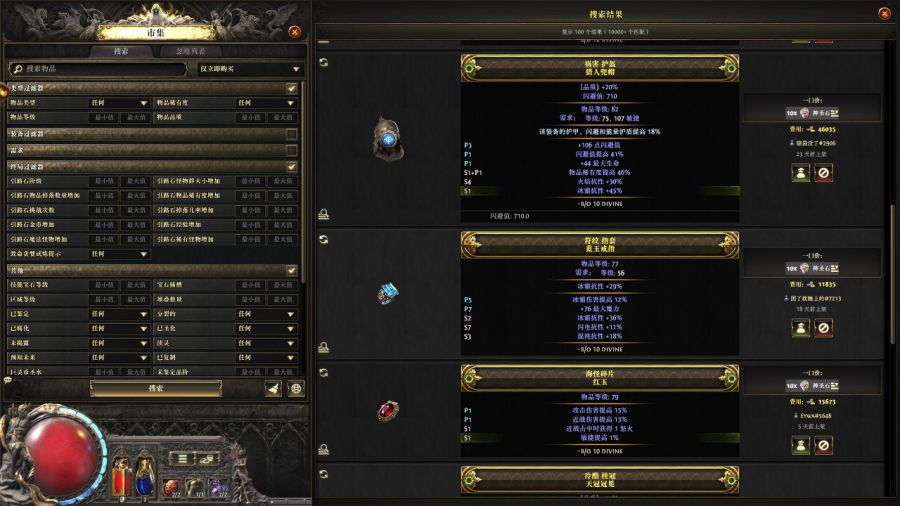Toggle the 终局过滤器 checkbox
The height and width of the screenshot is (506, 900).
[x=292, y=166]
